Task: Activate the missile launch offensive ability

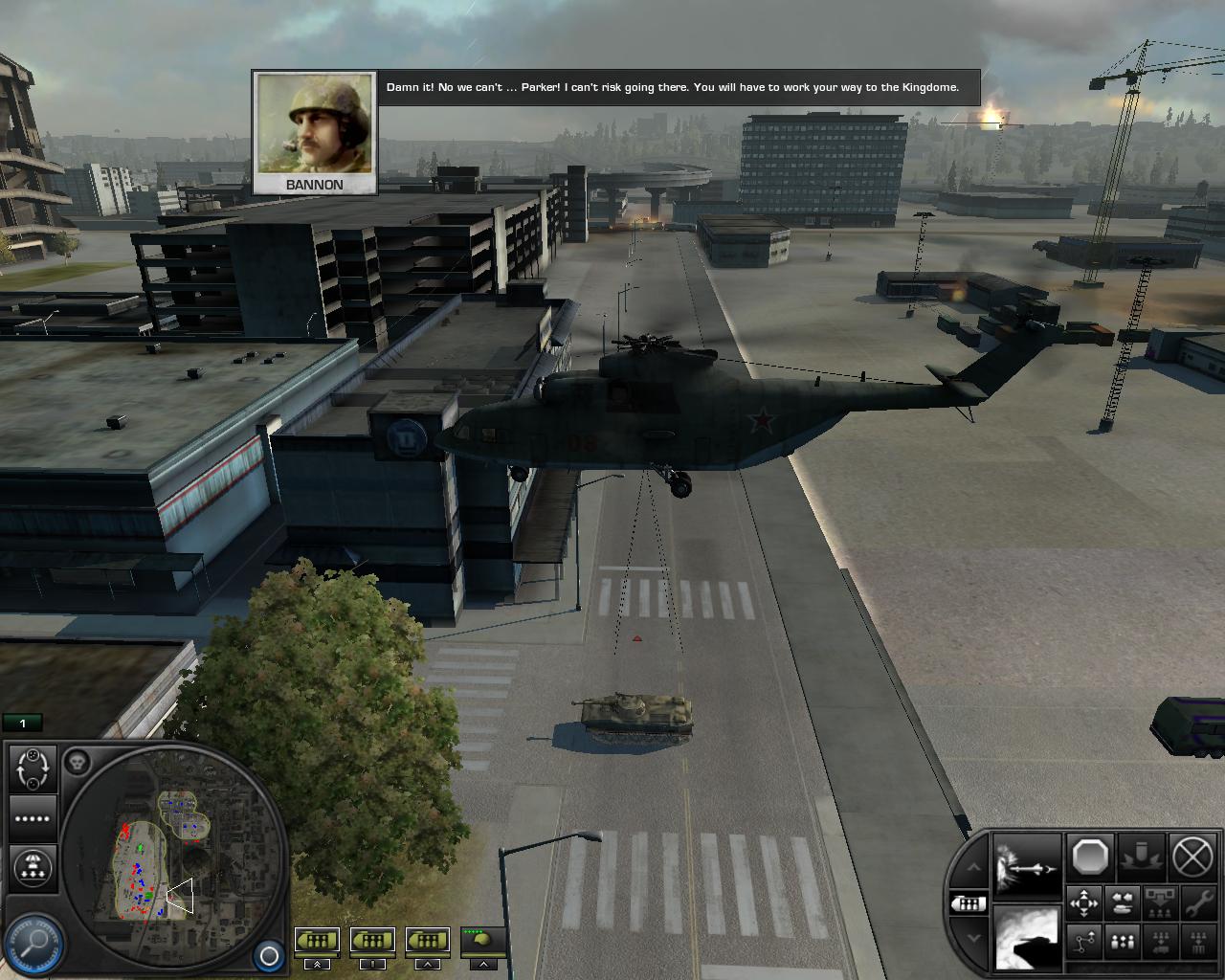Action: coord(1027,866)
